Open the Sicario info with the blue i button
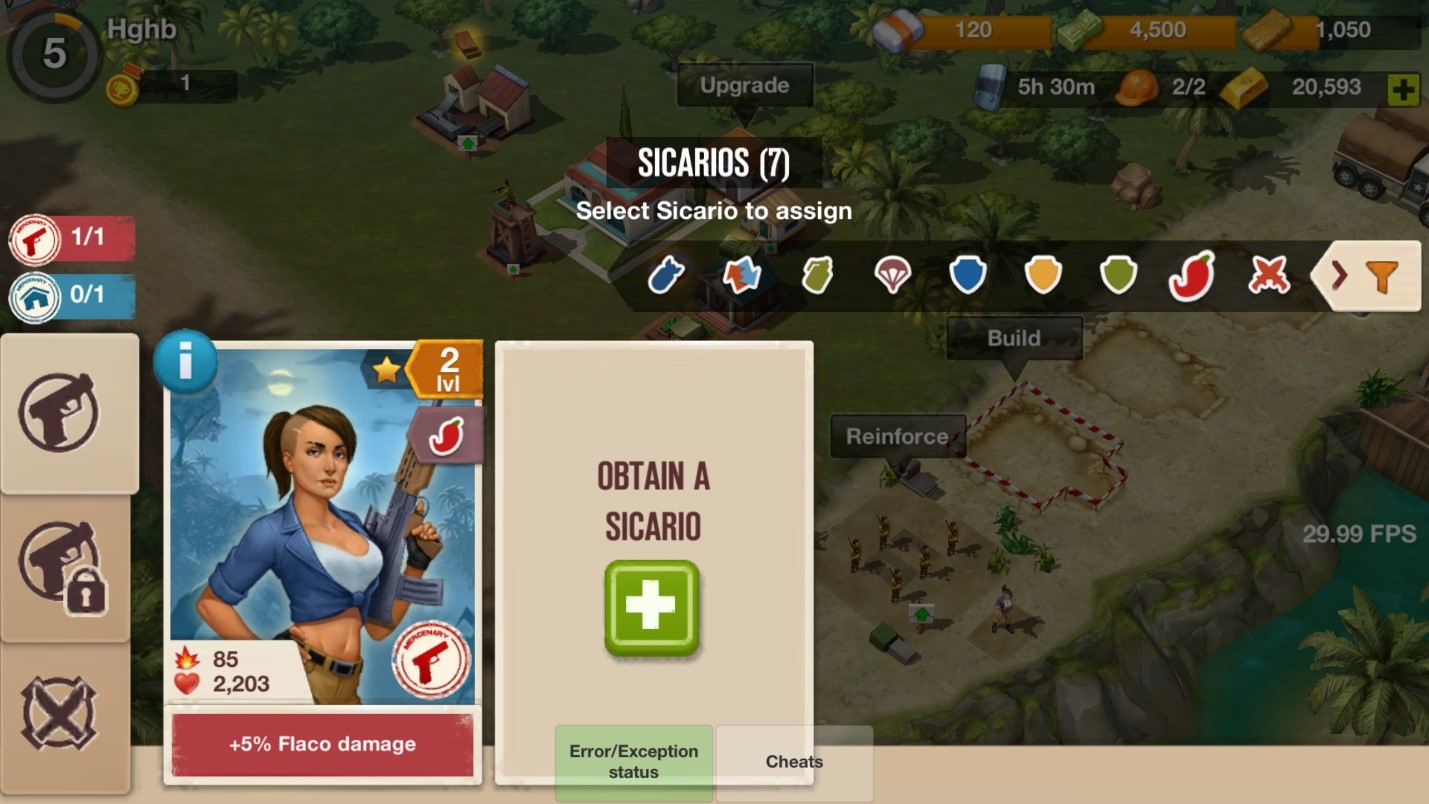The width and height of the screenshot is (1429, 804). pos(185,362)
